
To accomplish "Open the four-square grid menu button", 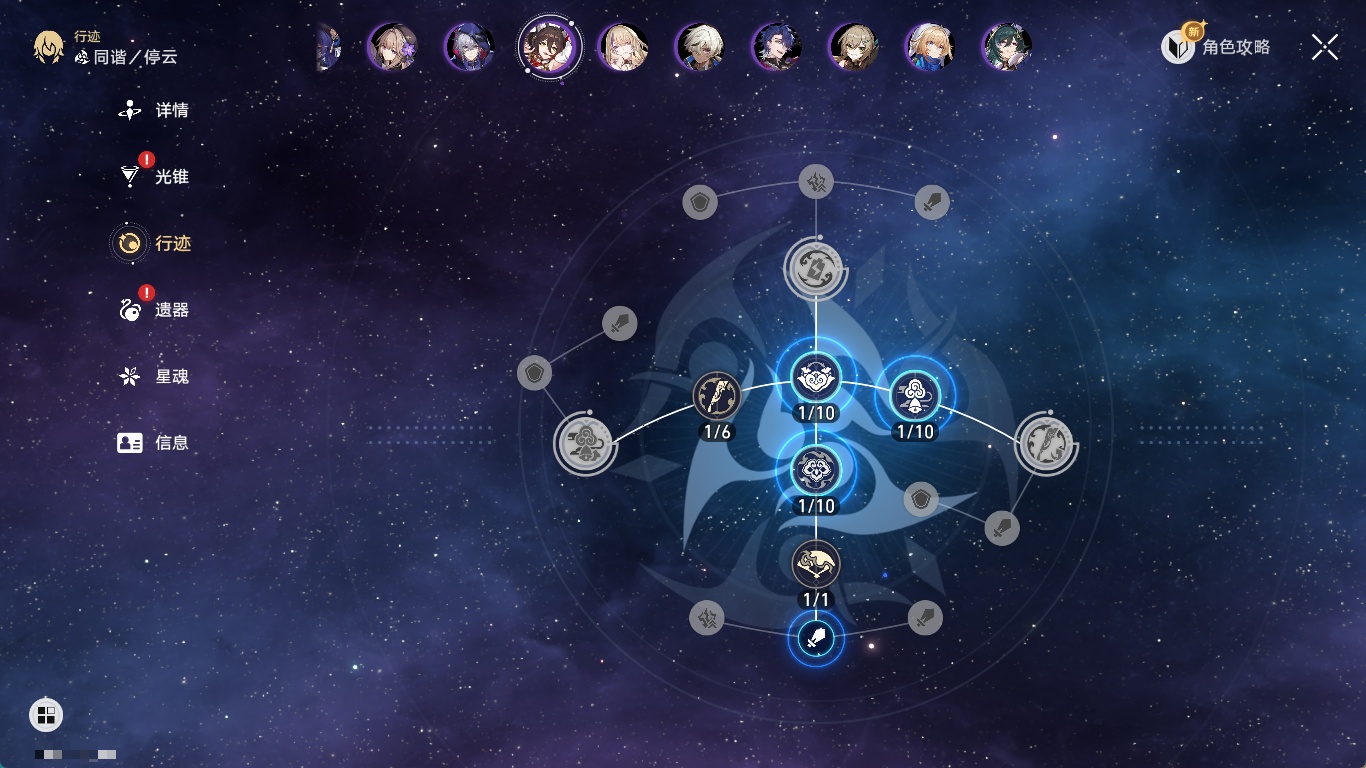I will point(46,714).
